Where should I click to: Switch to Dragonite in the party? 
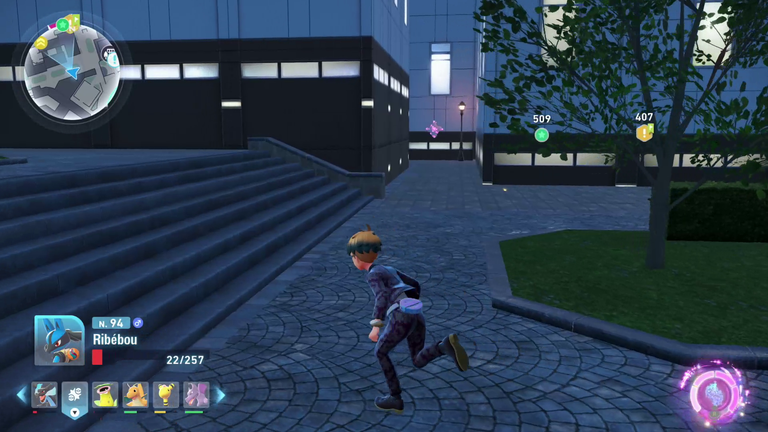(135, 394)
